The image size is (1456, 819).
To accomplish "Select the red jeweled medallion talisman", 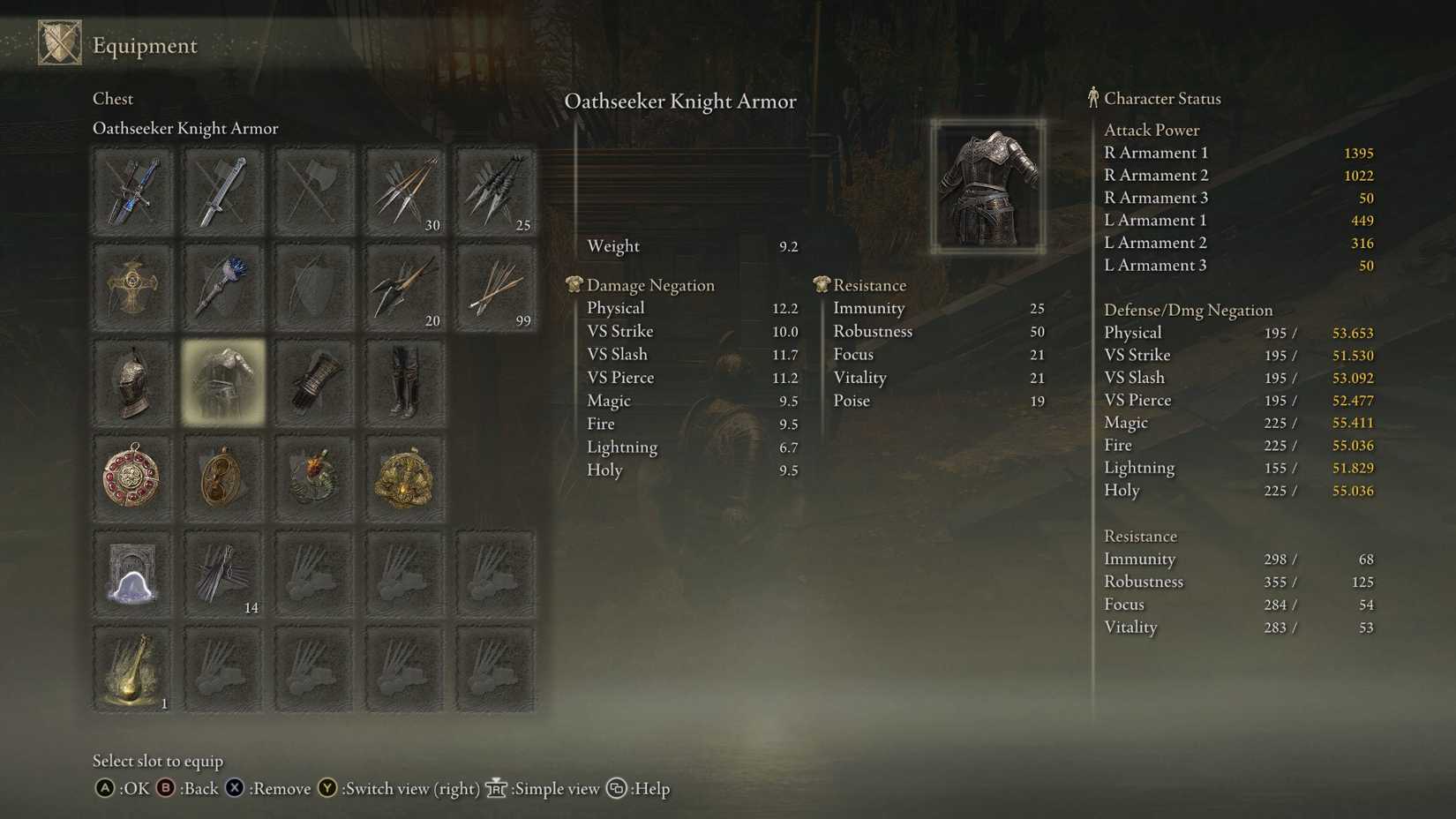I will 132,477.
